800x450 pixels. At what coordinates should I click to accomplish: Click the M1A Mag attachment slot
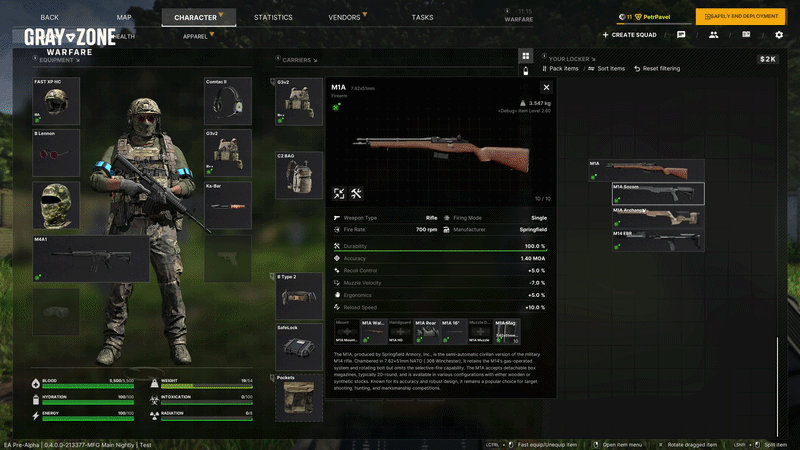(x=507, y=332)
